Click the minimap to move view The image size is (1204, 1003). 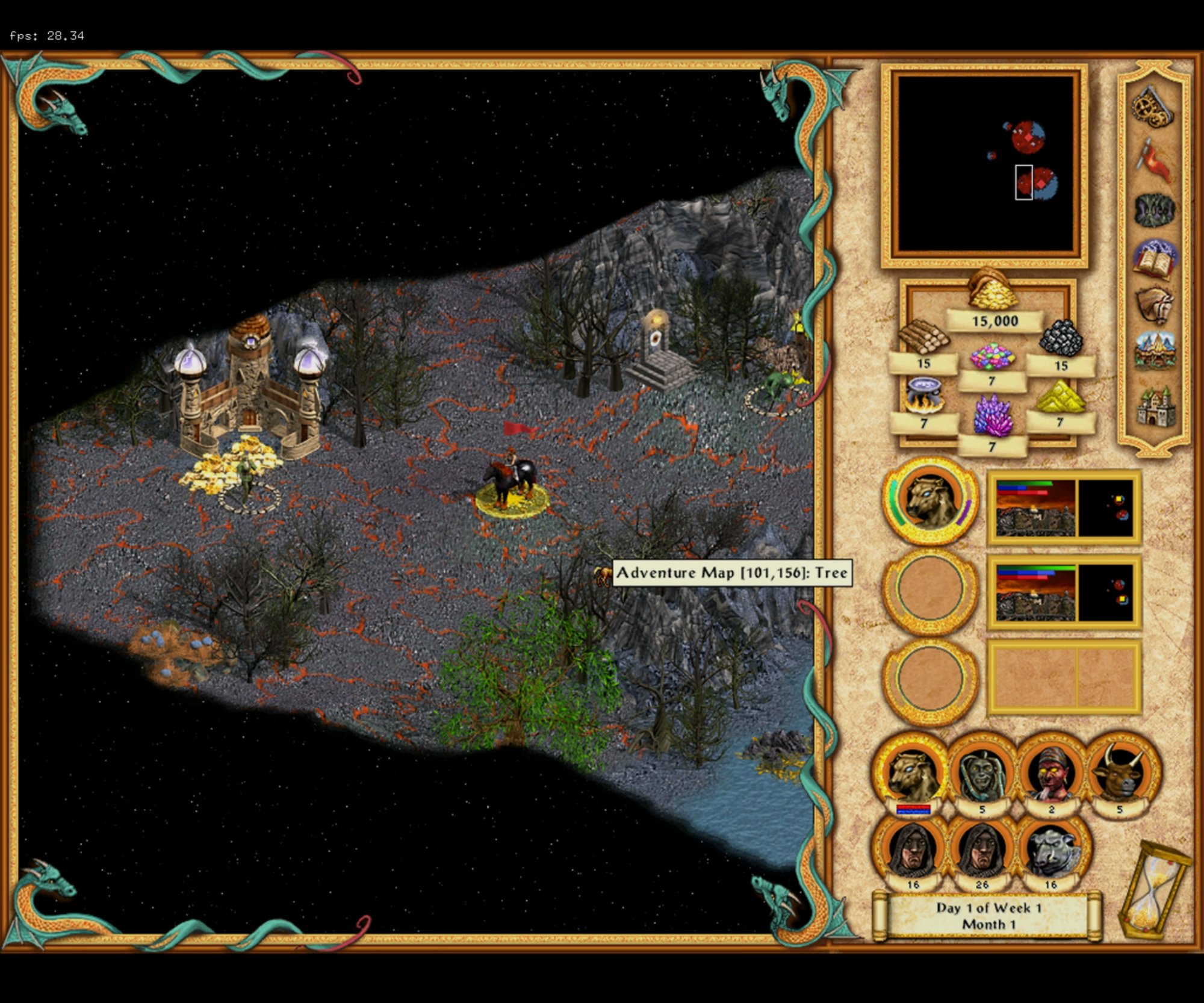[985, 164]
